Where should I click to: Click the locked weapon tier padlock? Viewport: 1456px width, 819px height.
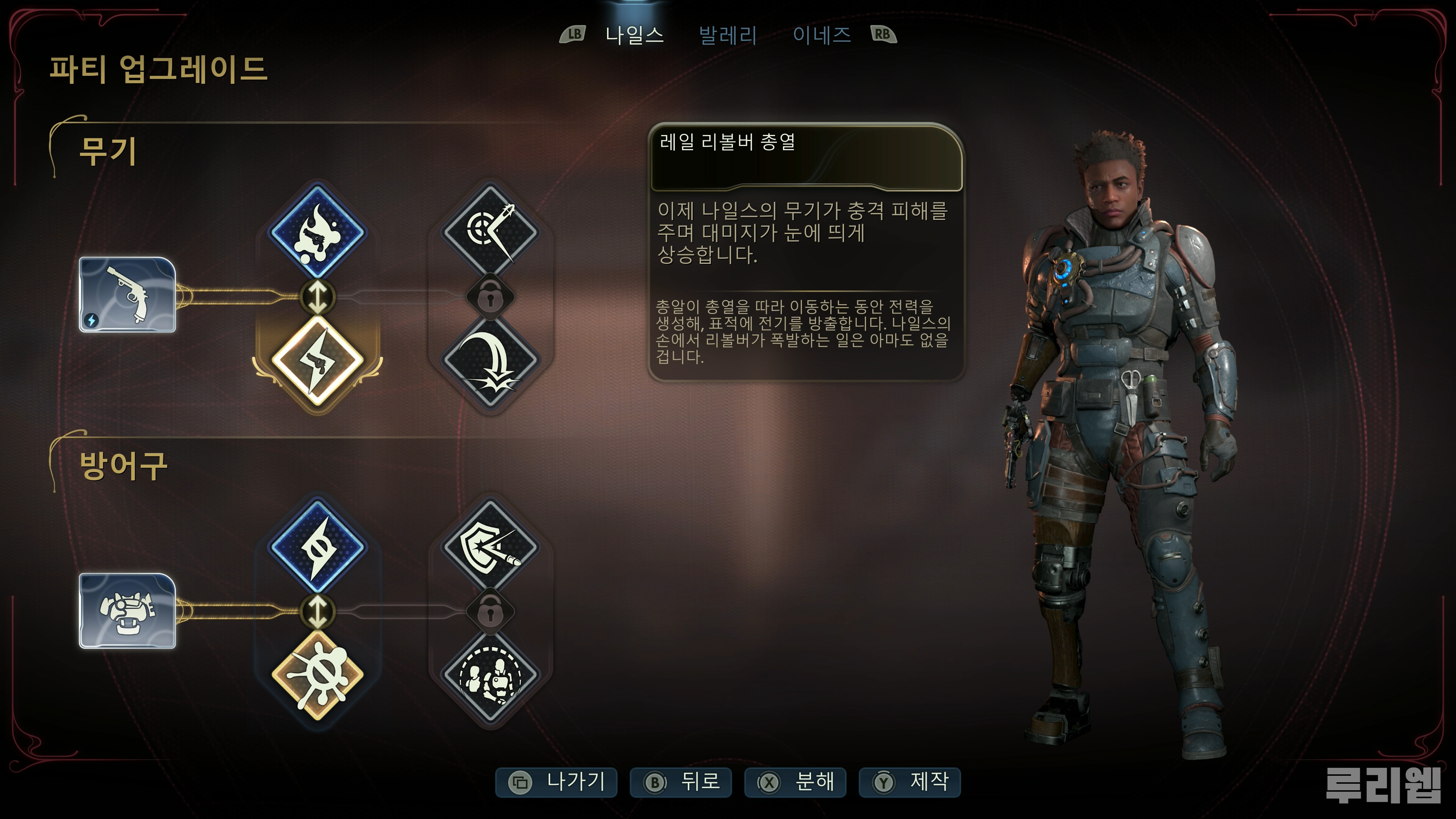click(490, 297)
